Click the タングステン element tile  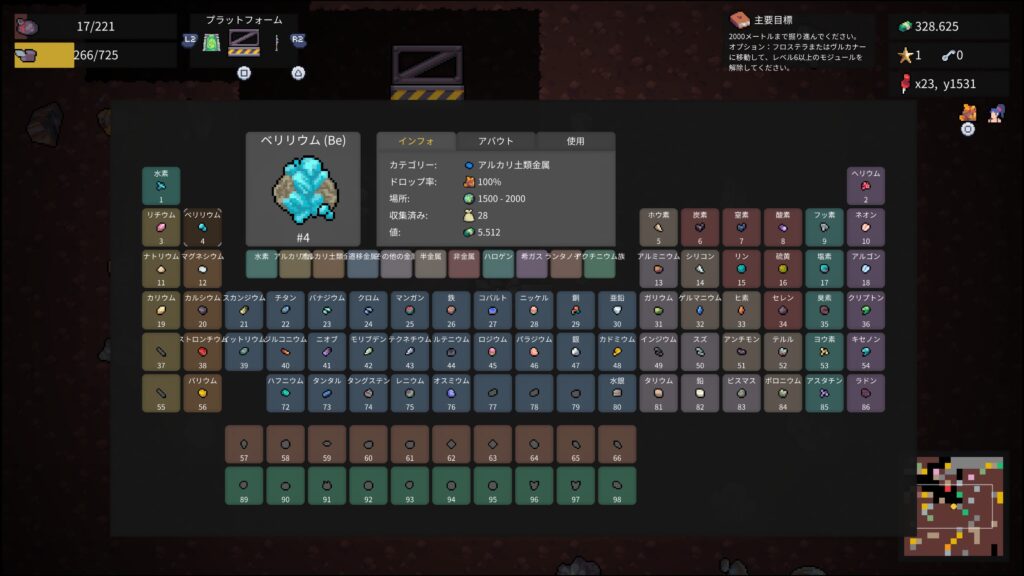[x=368, y=393]
